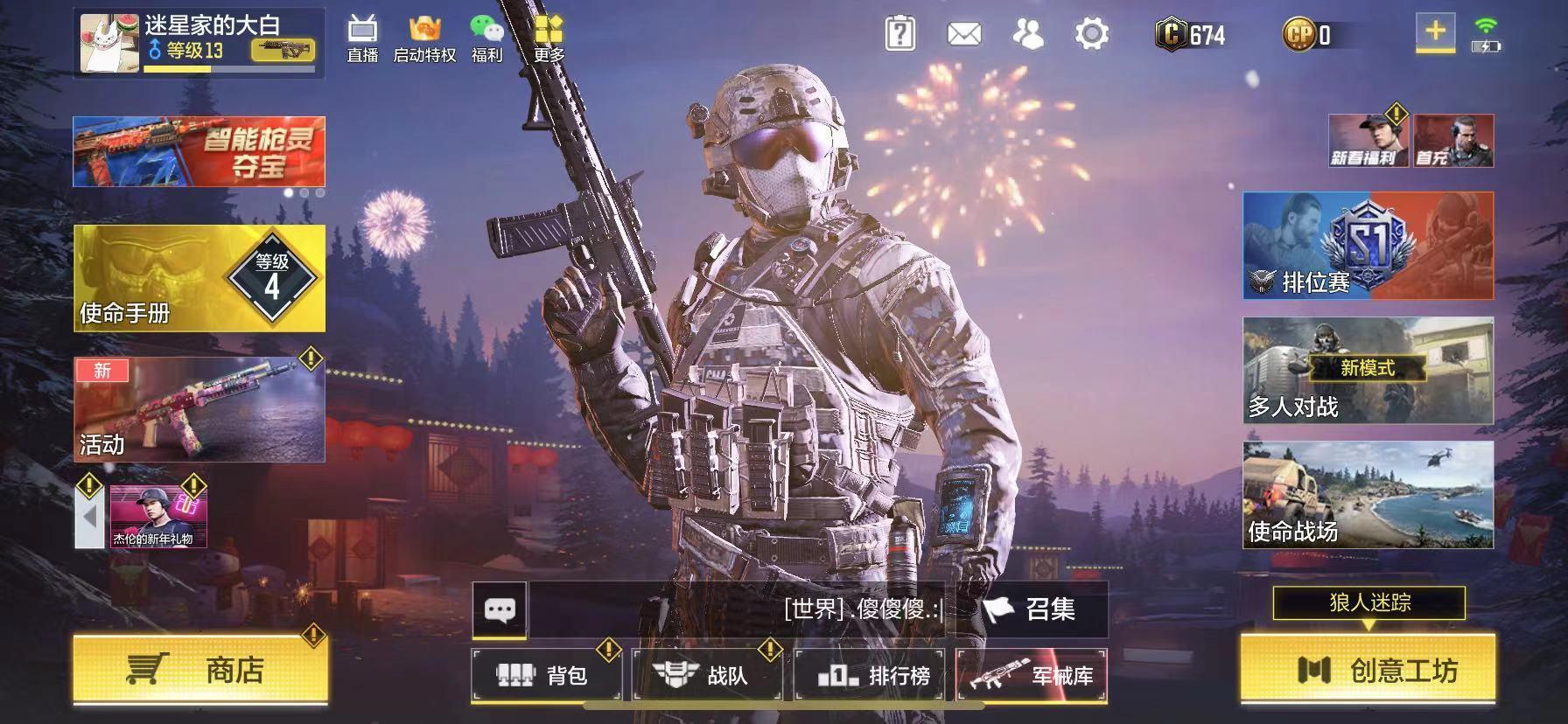
Task: Open the mail inbox icon
Action: point(962,35)
